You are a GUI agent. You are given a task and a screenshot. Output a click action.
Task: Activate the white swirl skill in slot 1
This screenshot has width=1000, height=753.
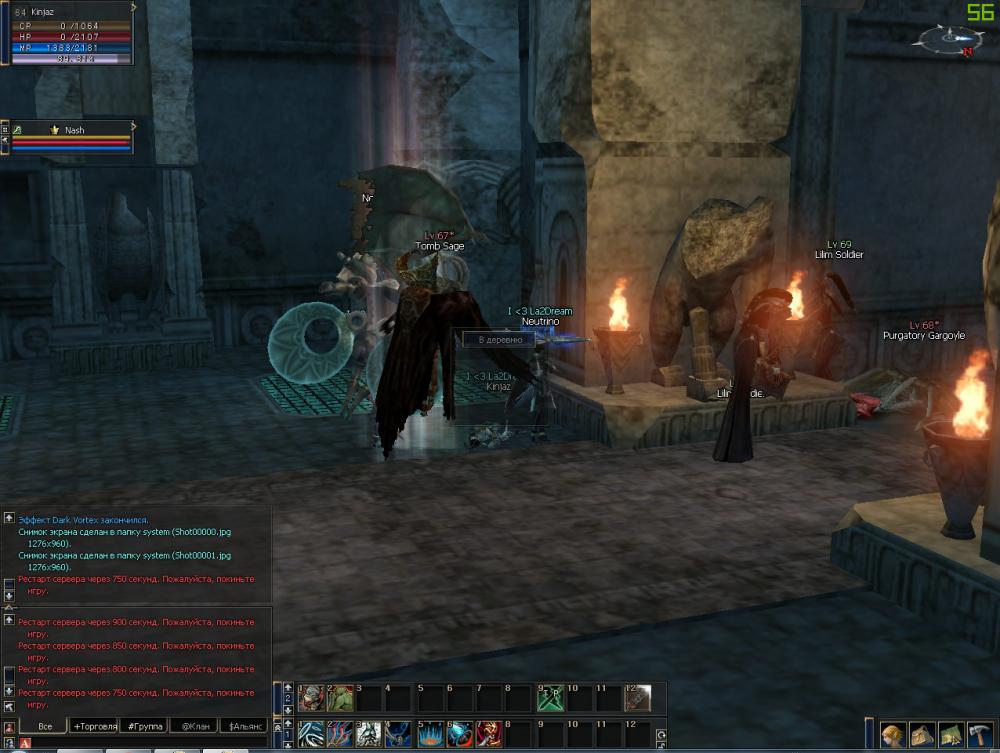[311, 735]
